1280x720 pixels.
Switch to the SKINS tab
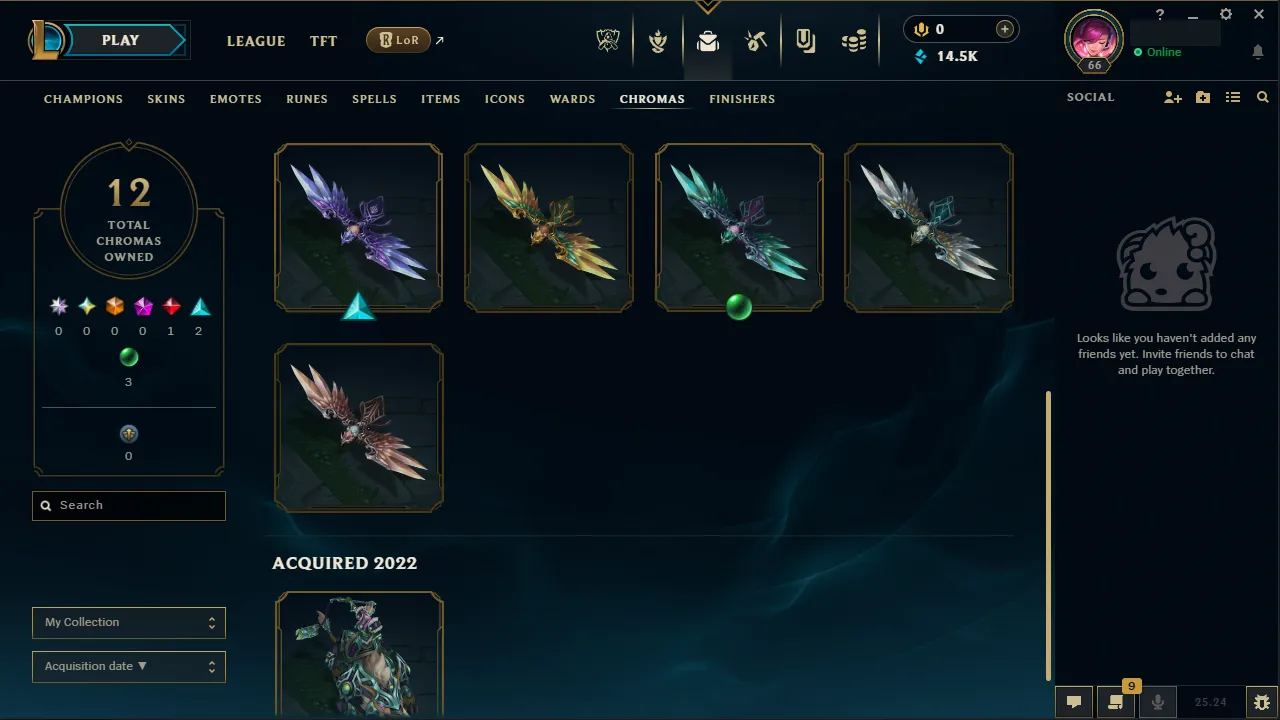click(x=166, y=99)
